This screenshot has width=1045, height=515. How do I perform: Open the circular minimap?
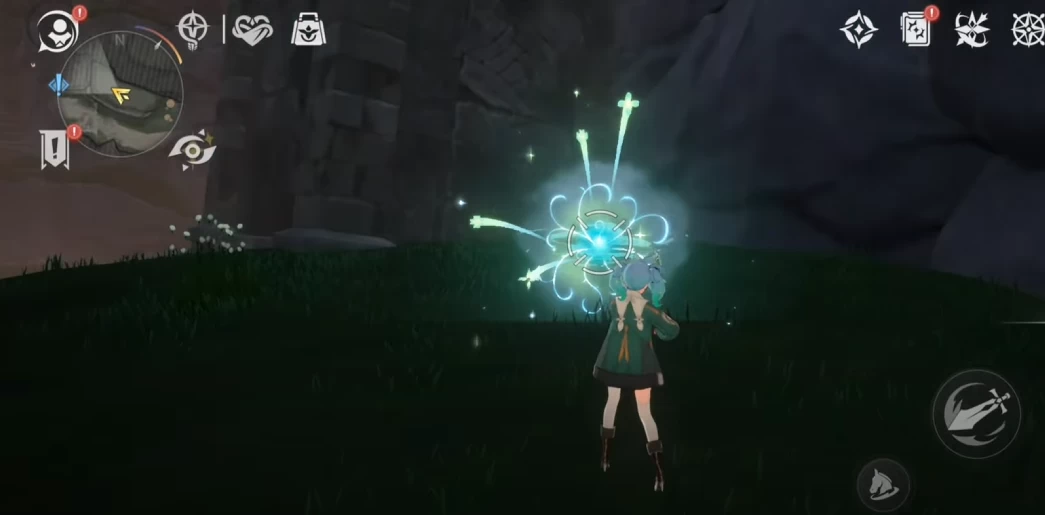[x=121, y=93]
